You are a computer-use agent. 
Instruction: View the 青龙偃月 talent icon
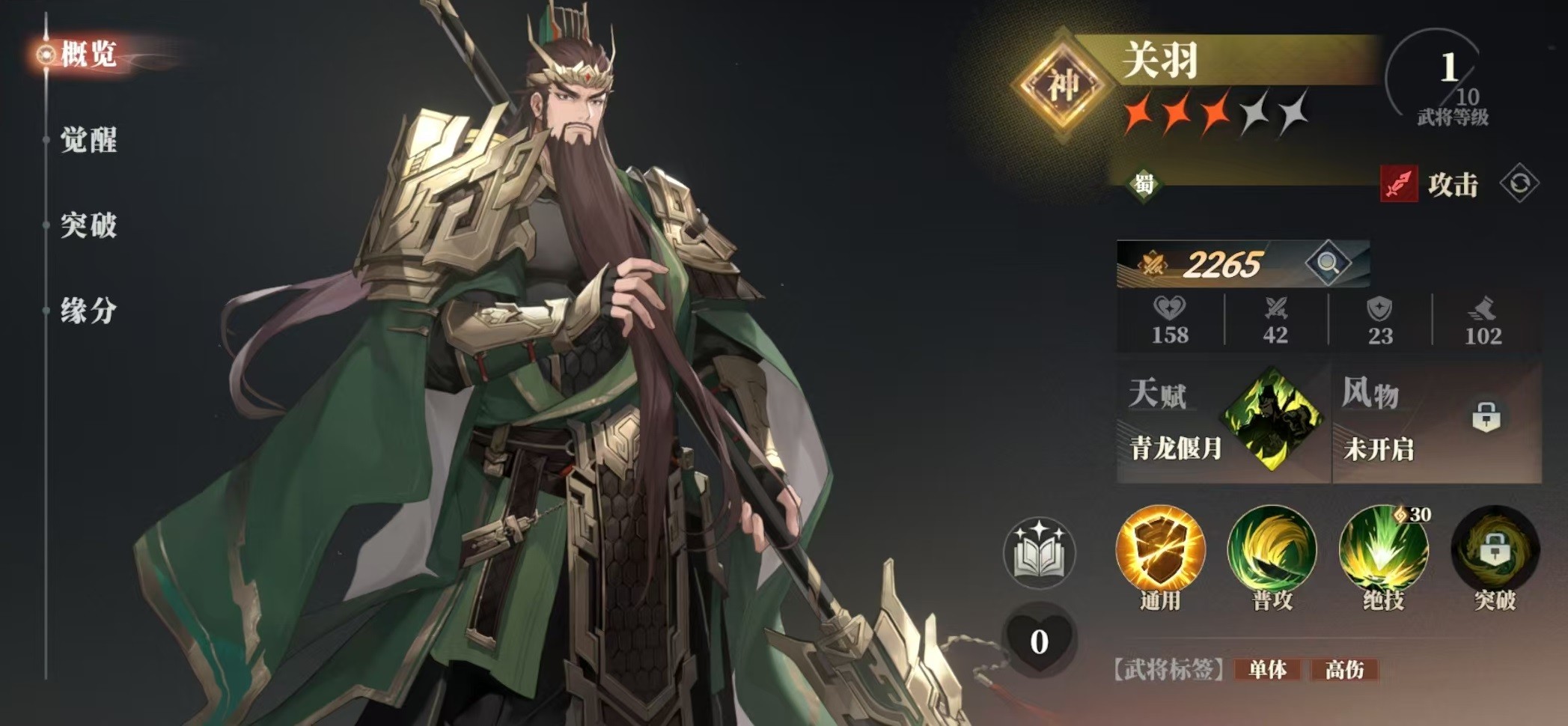[1271, 419]
